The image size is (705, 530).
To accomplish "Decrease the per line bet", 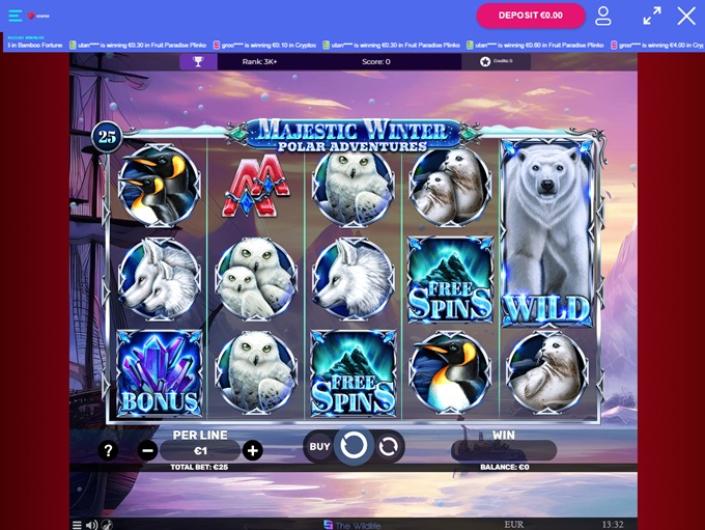I will 148,450.
